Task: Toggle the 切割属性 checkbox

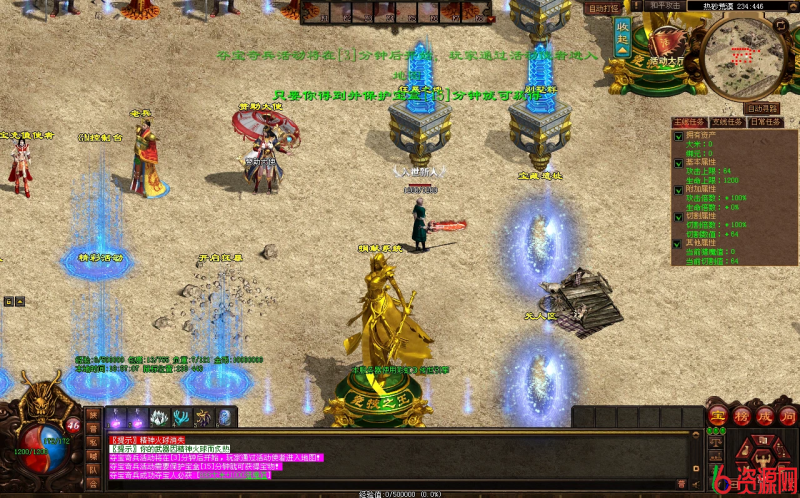Action: coord(678,215)
